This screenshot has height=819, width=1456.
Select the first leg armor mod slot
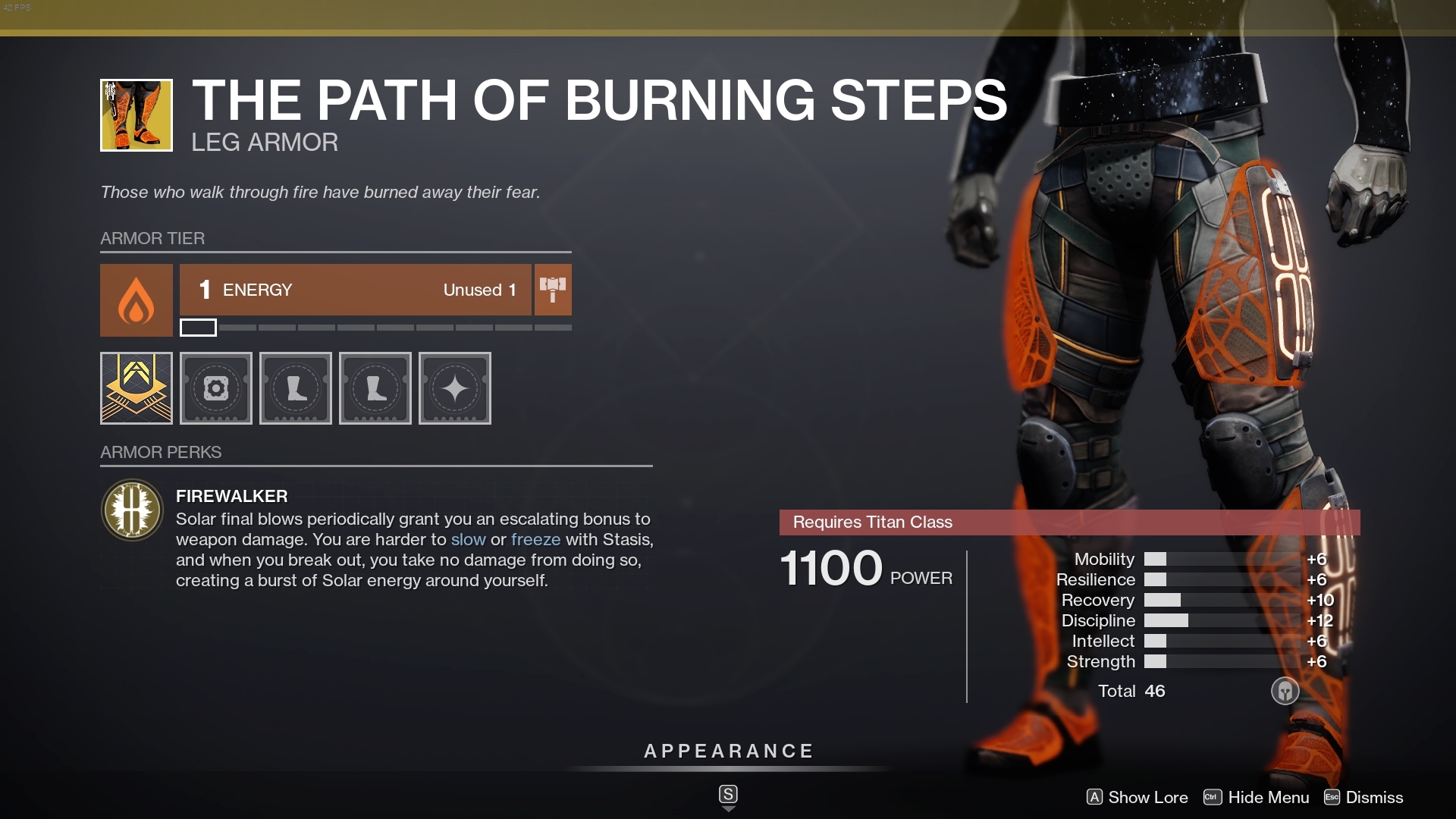295,388
